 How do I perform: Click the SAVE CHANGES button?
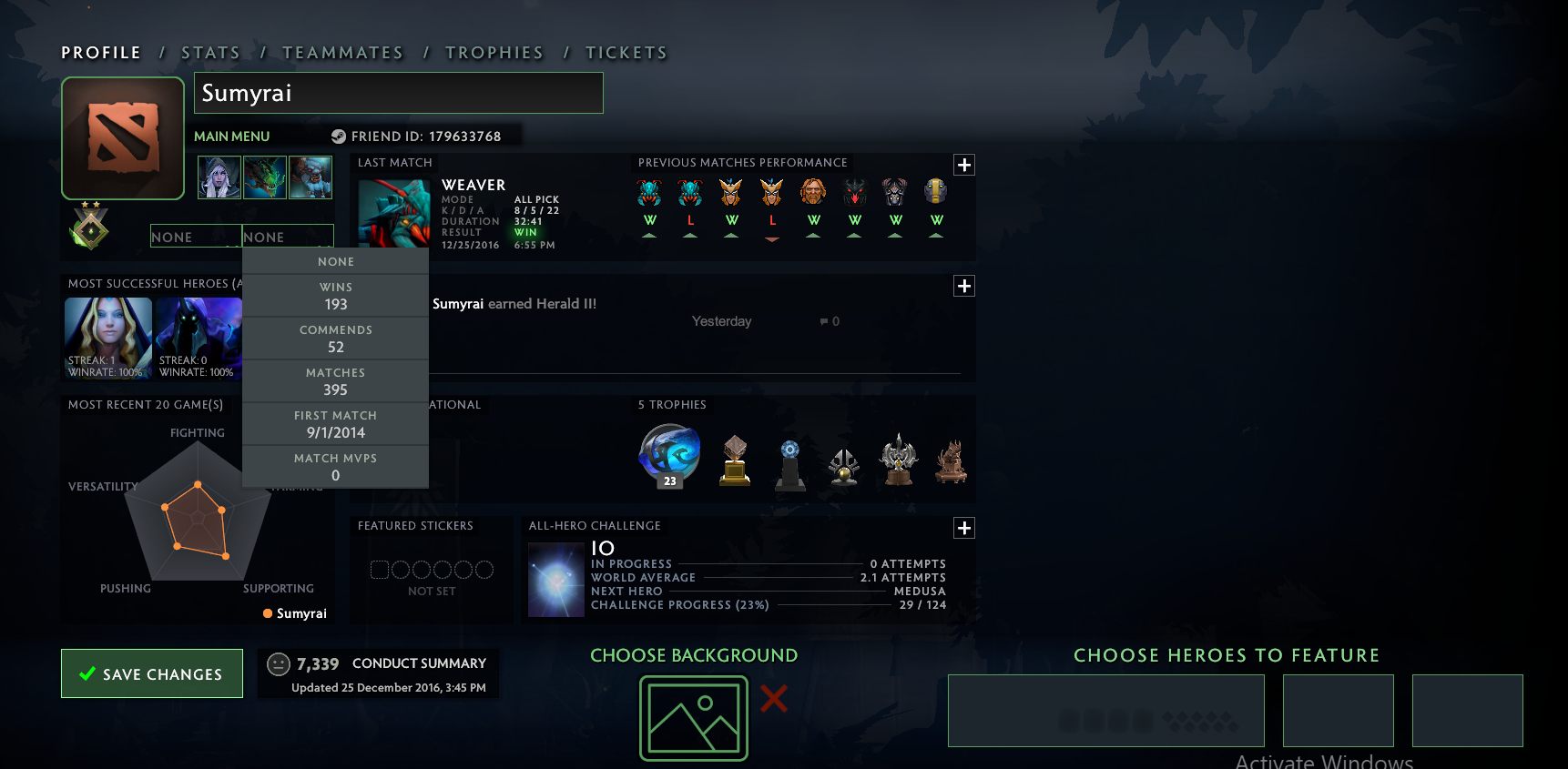[151, 673]
